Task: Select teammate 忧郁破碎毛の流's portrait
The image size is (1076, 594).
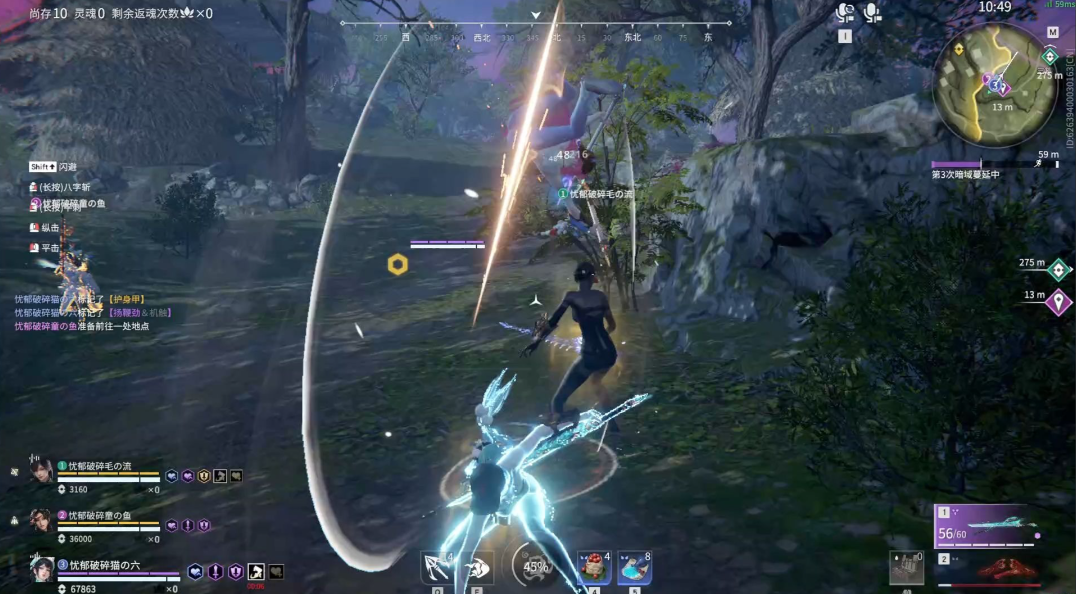Action: [x=42, y=472]
